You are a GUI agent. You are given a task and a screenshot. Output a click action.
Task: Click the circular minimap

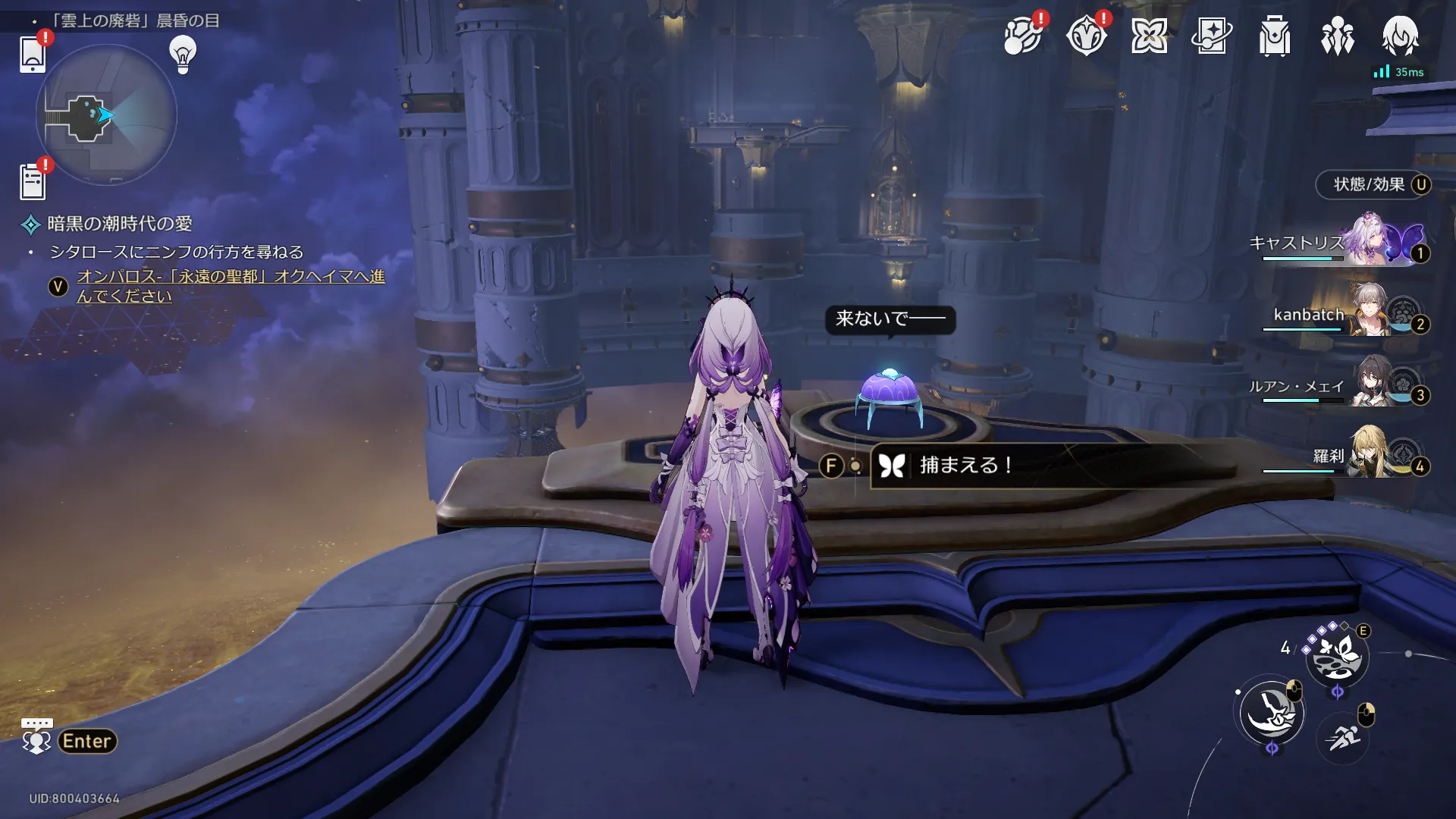click(106, 115)
